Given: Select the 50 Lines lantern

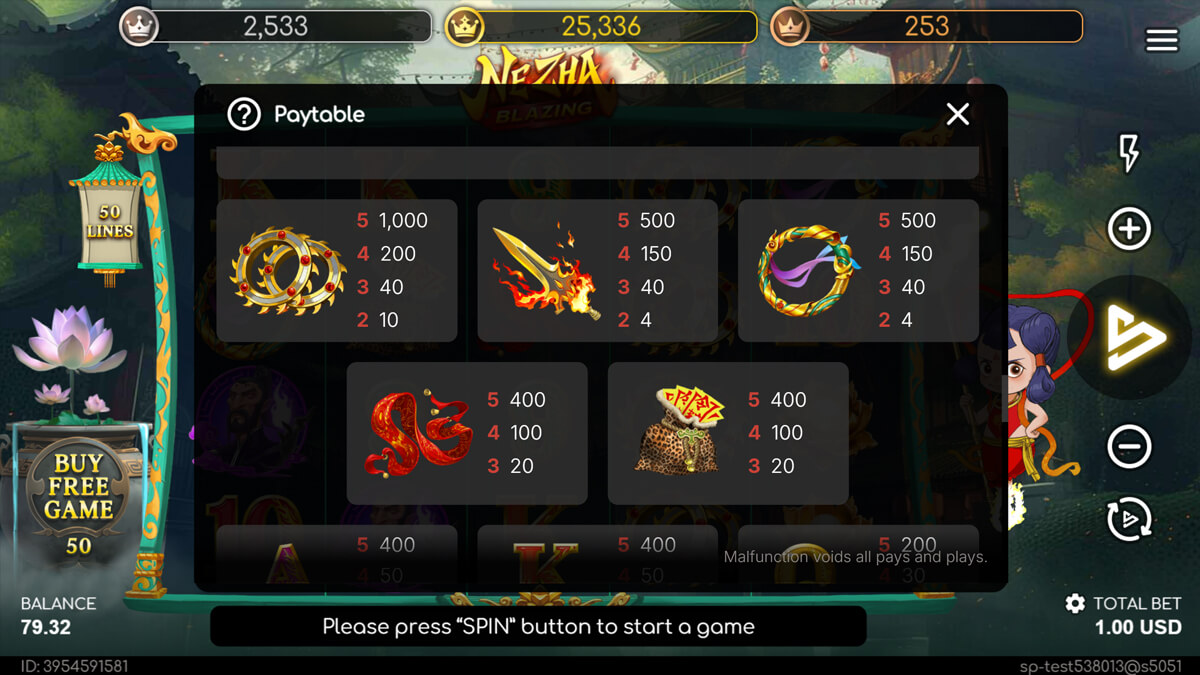Looking at the screenshot, I should tap(109, 222).
